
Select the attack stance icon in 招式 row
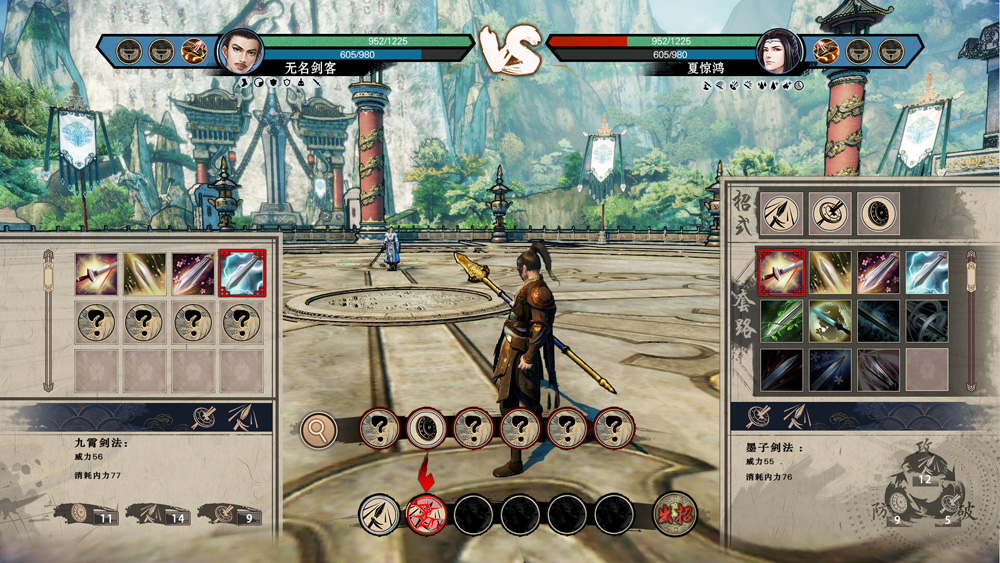(x=781, y=214)
